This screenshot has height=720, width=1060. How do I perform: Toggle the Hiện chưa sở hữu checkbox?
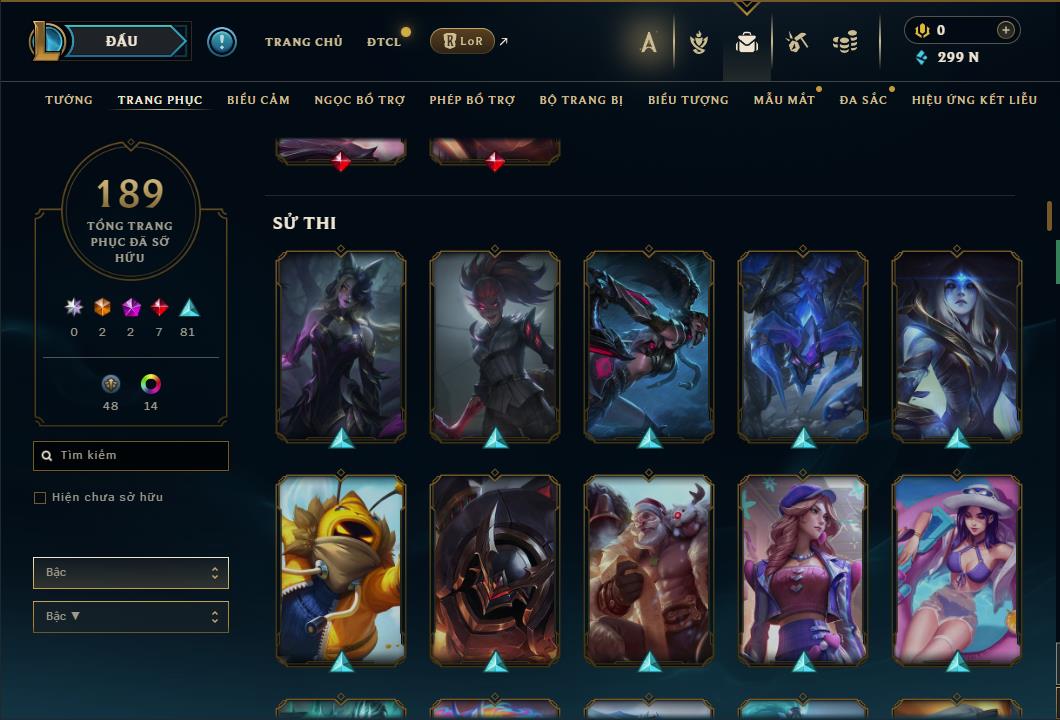tap(40, 498)
